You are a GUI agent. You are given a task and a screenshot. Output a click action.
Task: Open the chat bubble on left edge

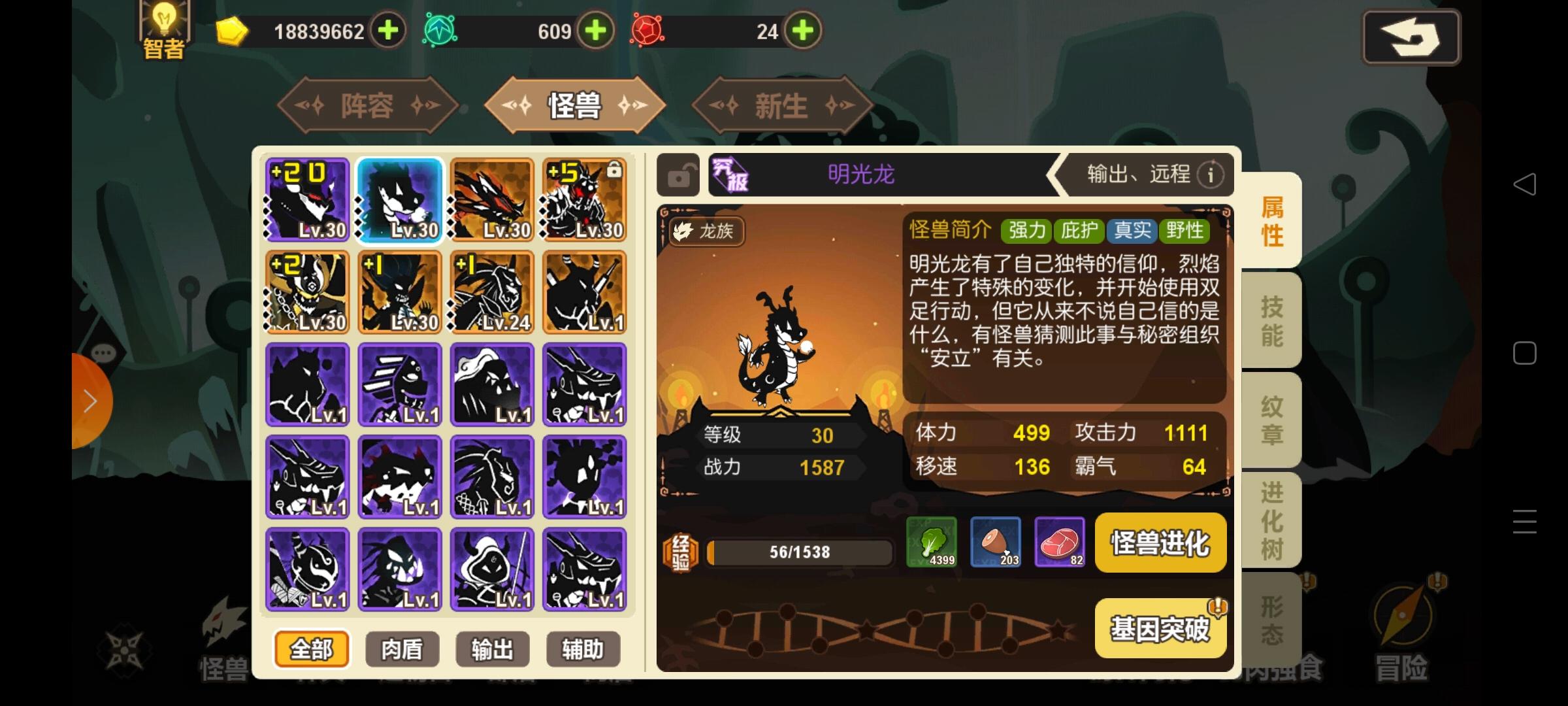(101, 354)
